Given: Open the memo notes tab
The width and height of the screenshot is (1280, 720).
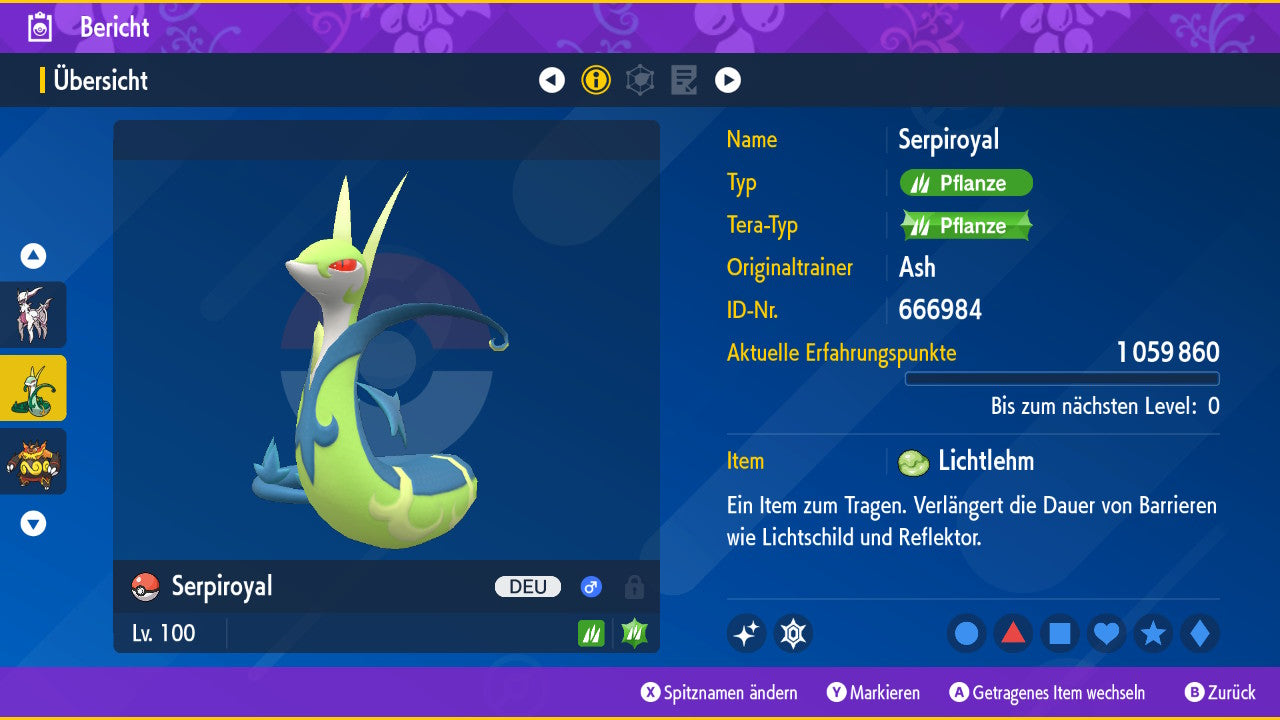Looking at the screenshot, I should [x=684, y=80].
